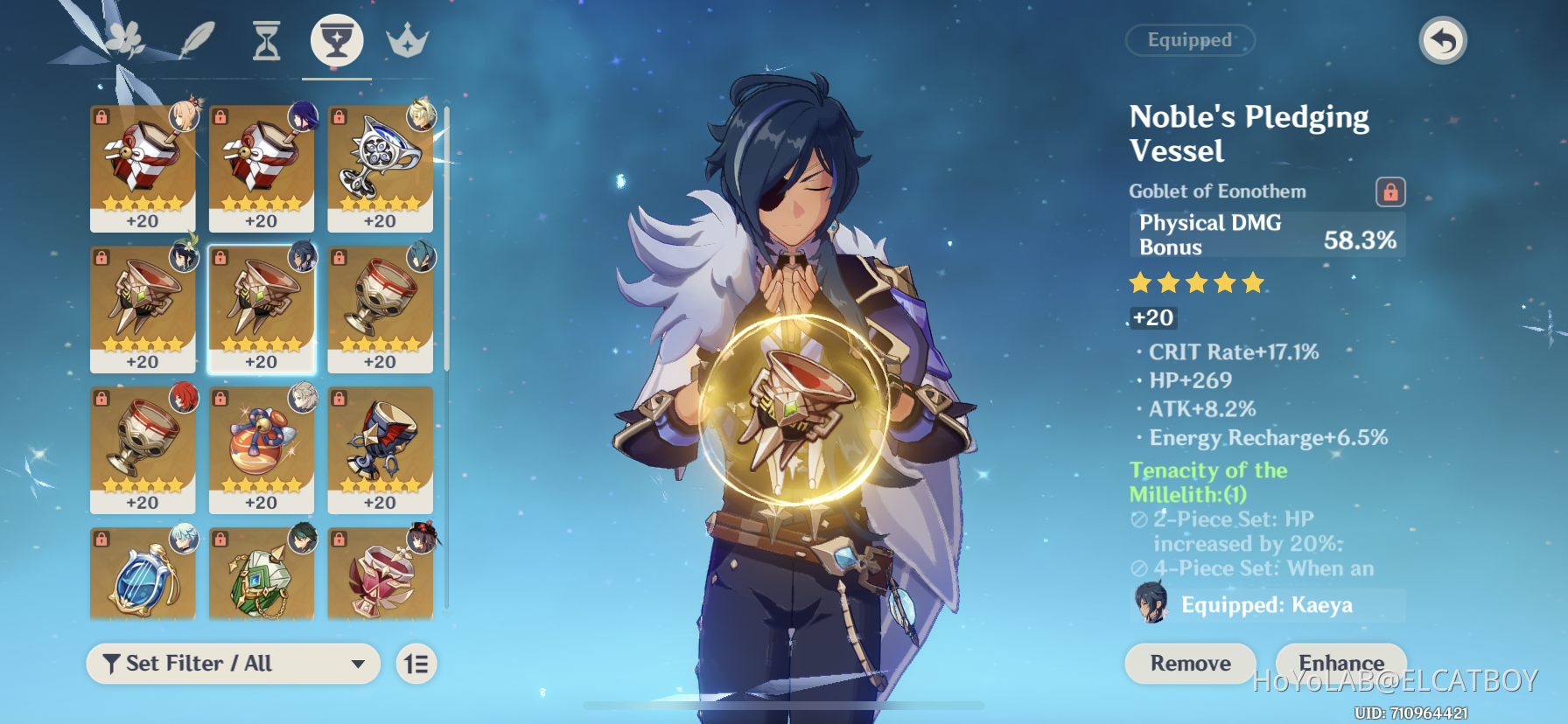Open the Set Filter / All dropdown

point(233,664)
